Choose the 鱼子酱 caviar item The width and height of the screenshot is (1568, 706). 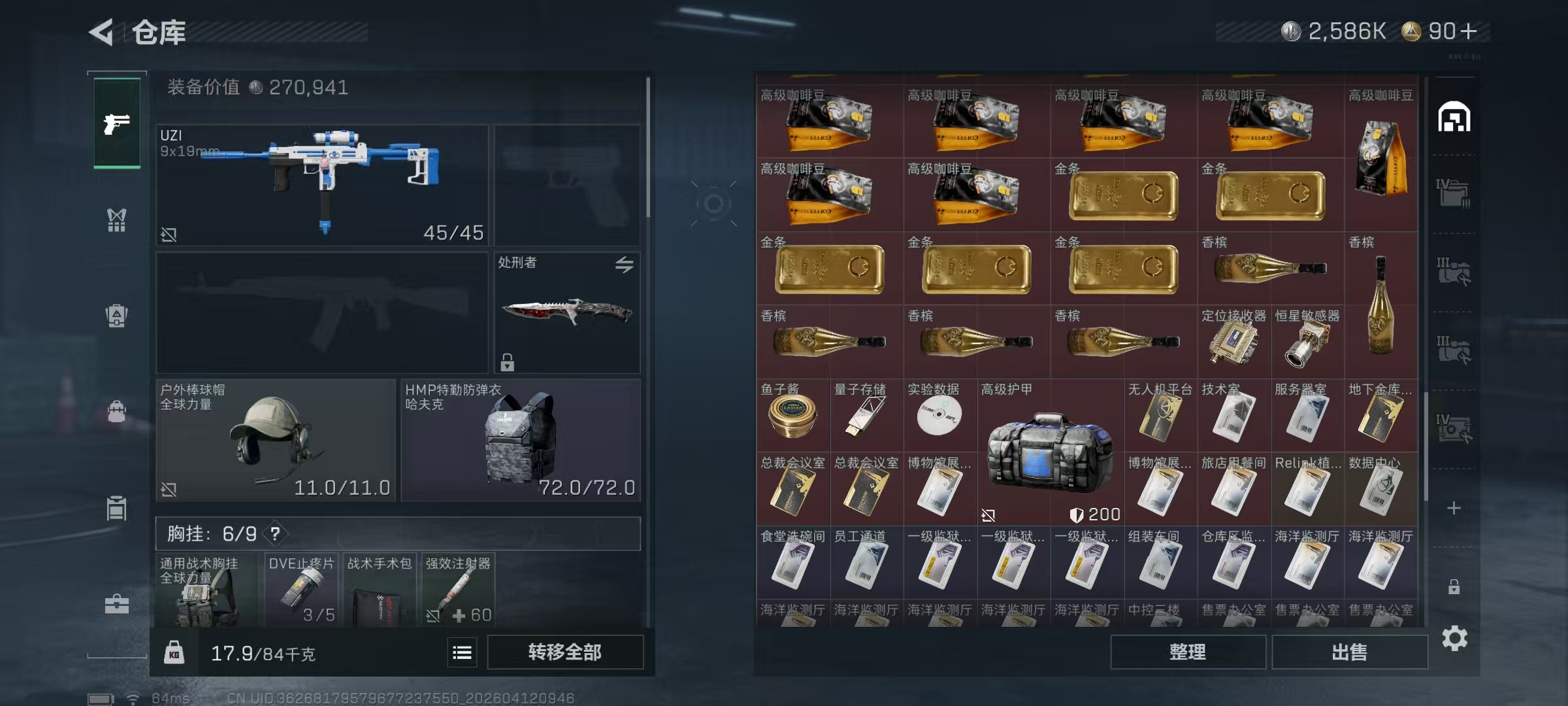pyautogui.click(x=792, y=416)
